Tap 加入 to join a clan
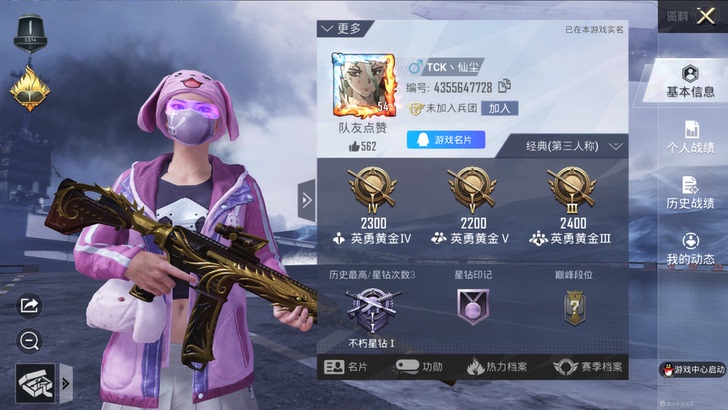The image size is (728, 410). pos(499,108)
